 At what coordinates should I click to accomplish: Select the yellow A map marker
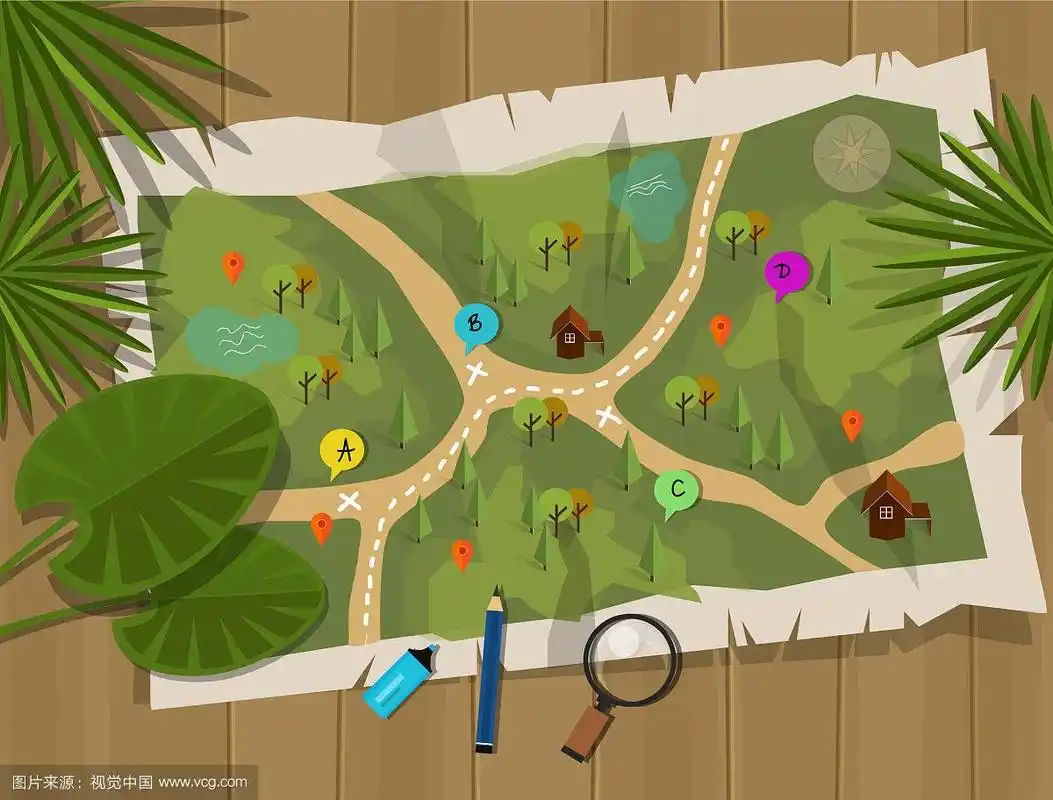click(343, 452)
